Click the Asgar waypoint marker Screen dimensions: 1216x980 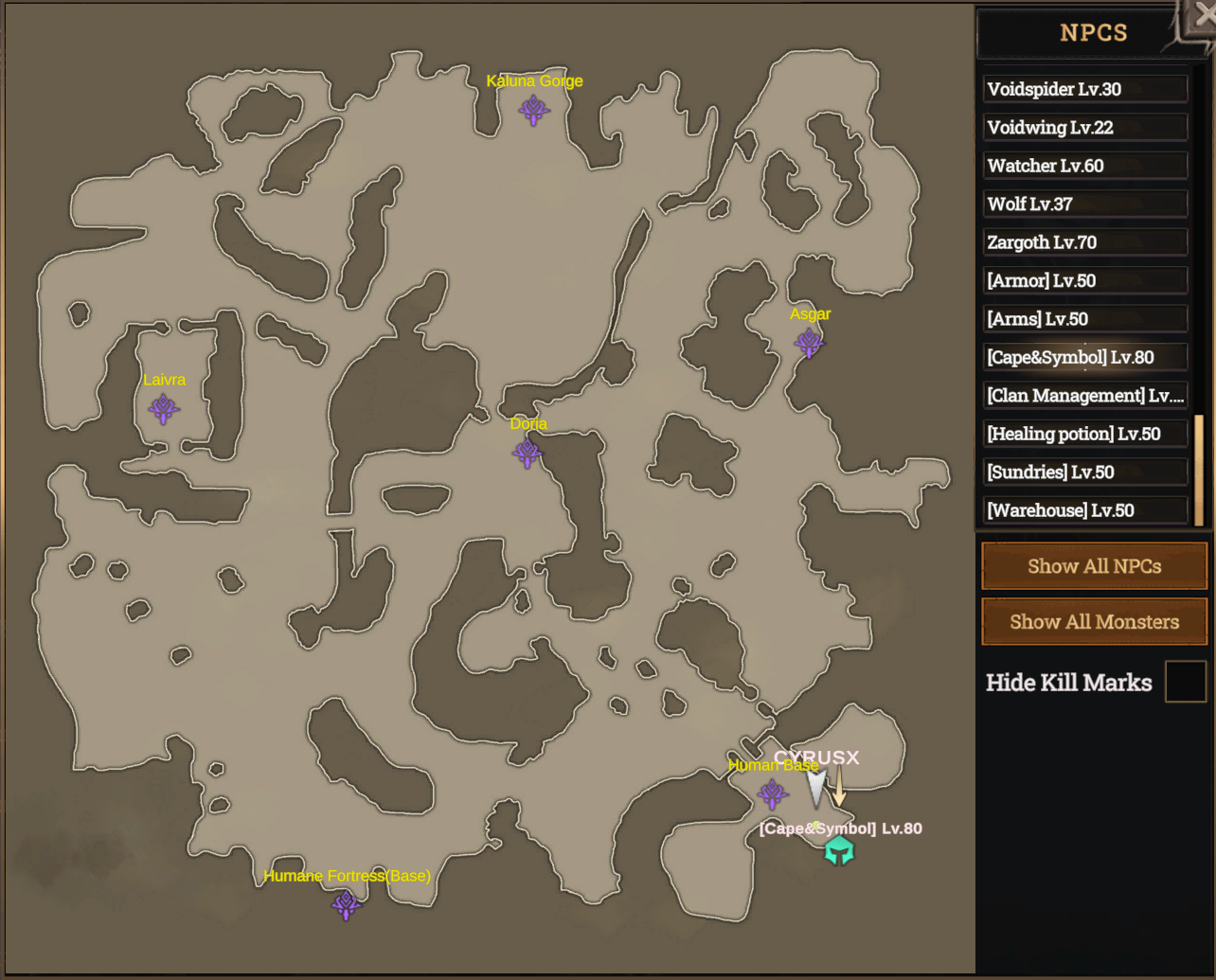click(810, 343)
